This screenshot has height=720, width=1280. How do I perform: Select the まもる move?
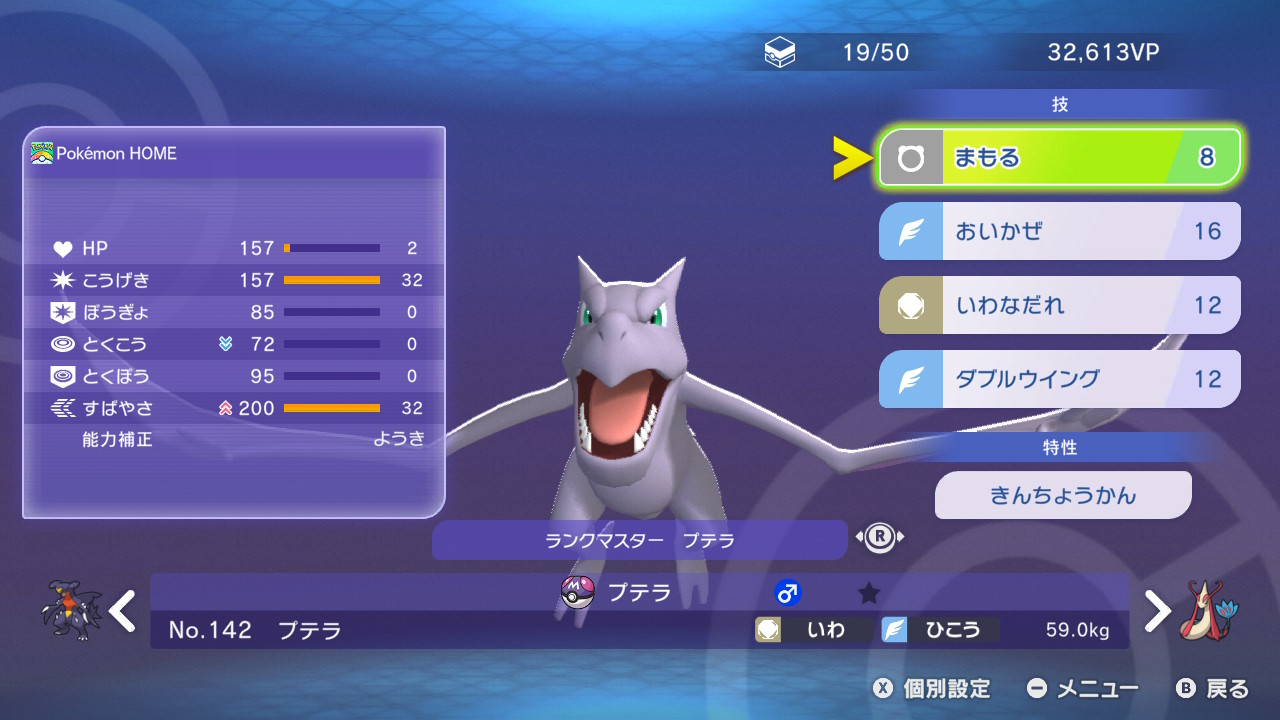point(1059,157)
